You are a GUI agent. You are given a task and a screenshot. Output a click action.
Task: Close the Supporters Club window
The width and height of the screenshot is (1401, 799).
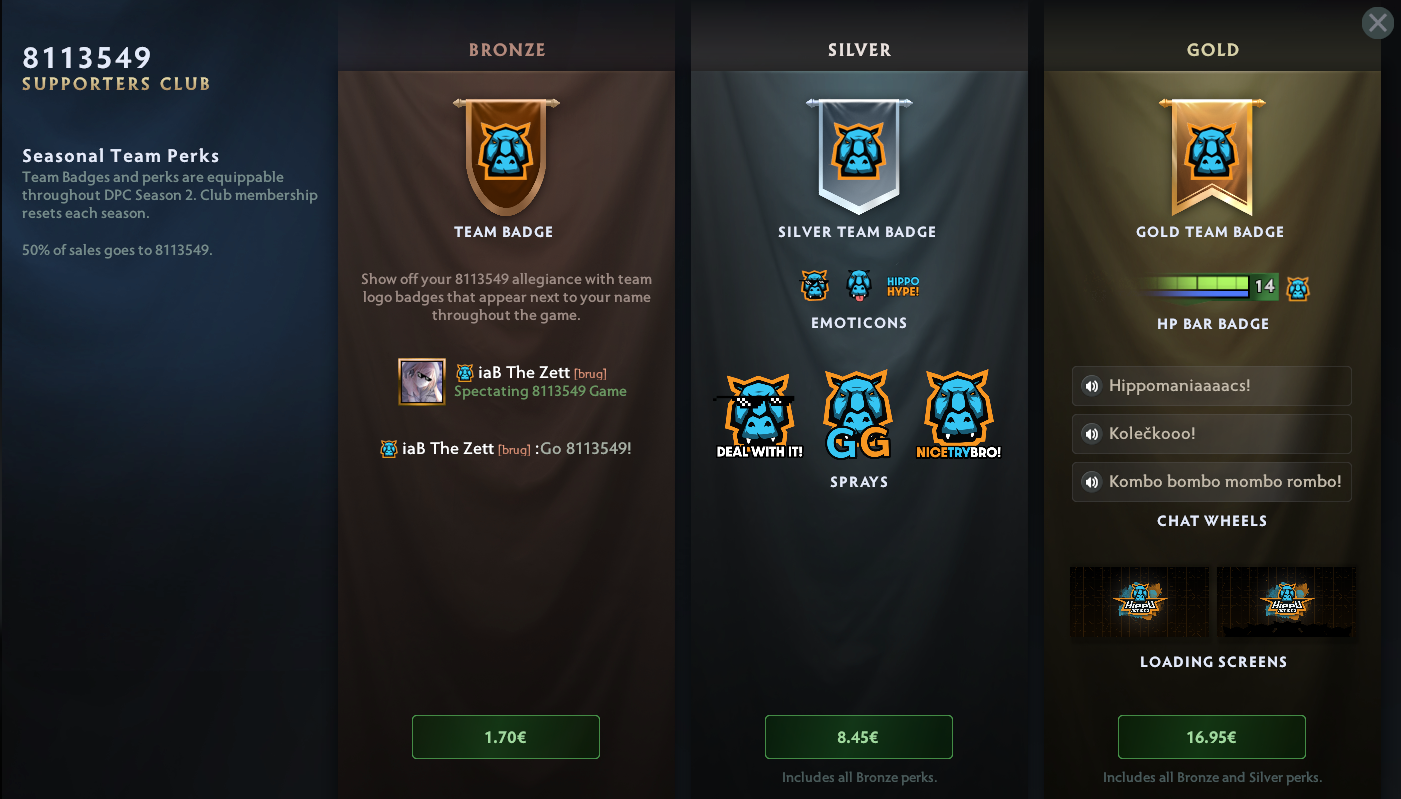[1377, 23]
